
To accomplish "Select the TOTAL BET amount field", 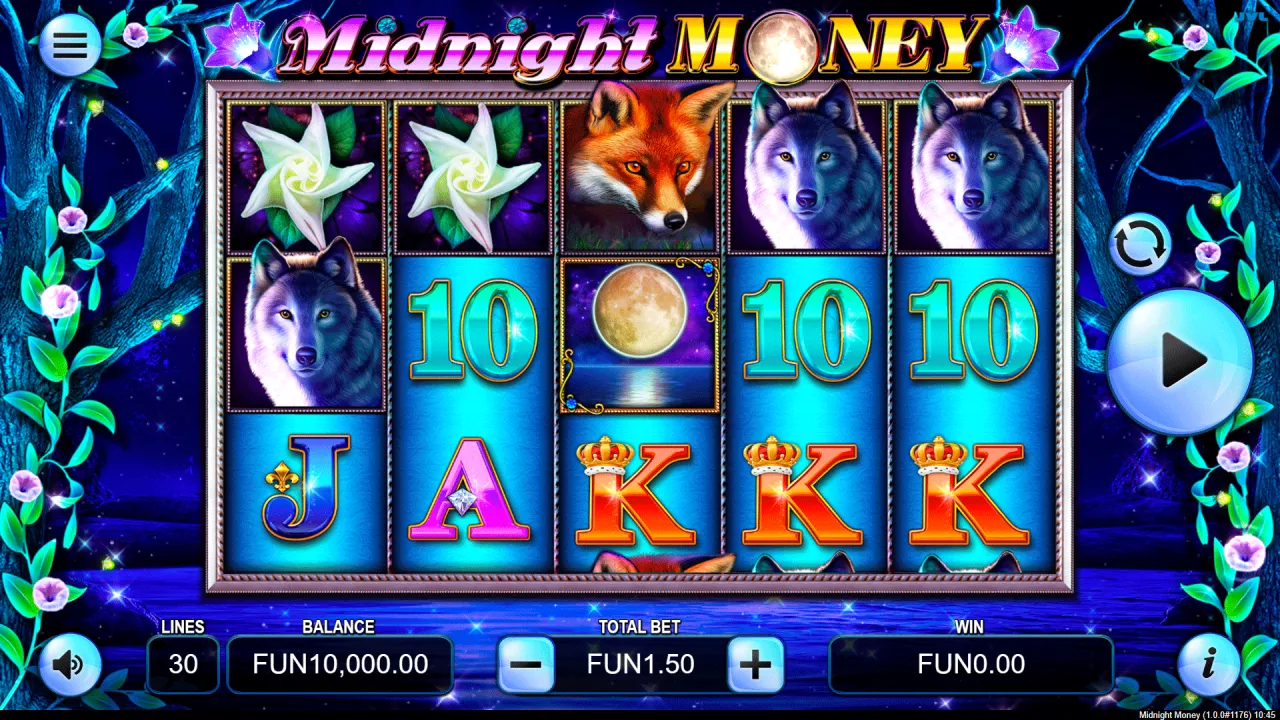I will click(640, 664).
